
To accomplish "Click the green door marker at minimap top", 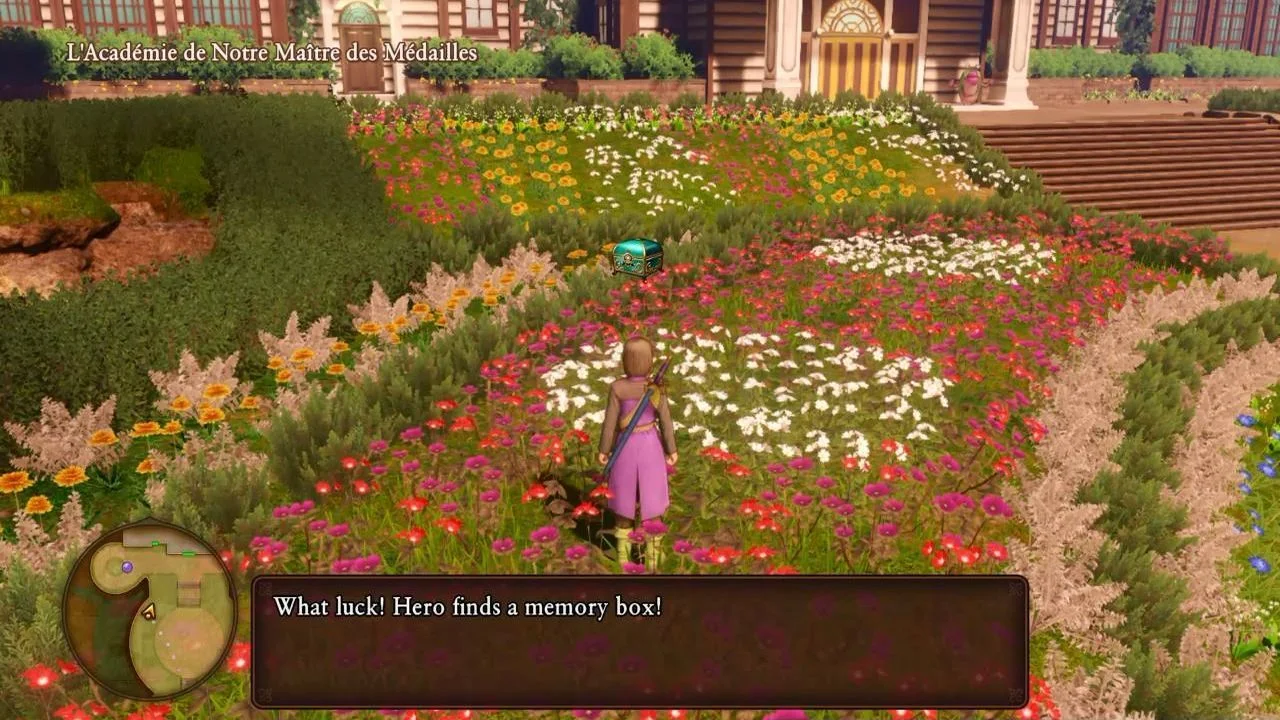I will click(x=155, y=542).
